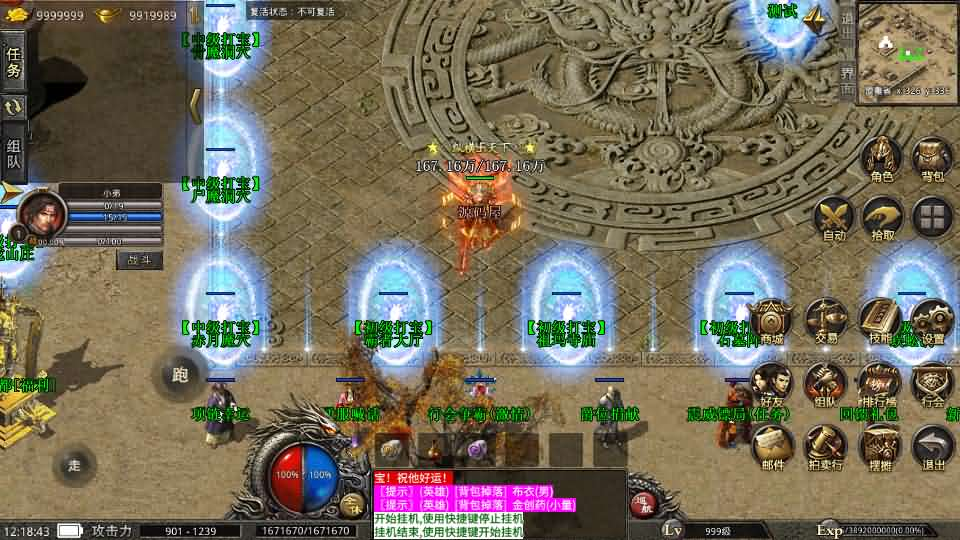Open the 背包 backpack

click(932, 160)
